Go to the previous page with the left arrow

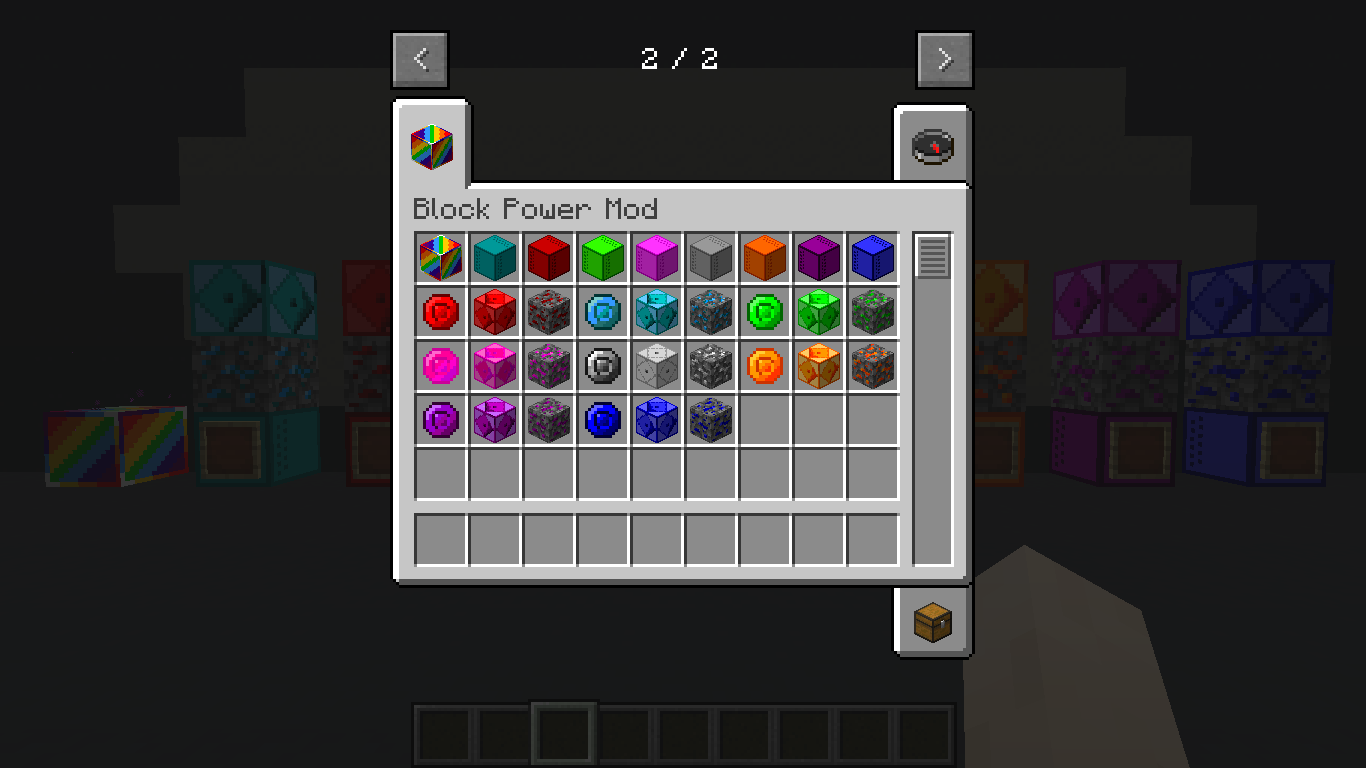[x=420, y=58]
